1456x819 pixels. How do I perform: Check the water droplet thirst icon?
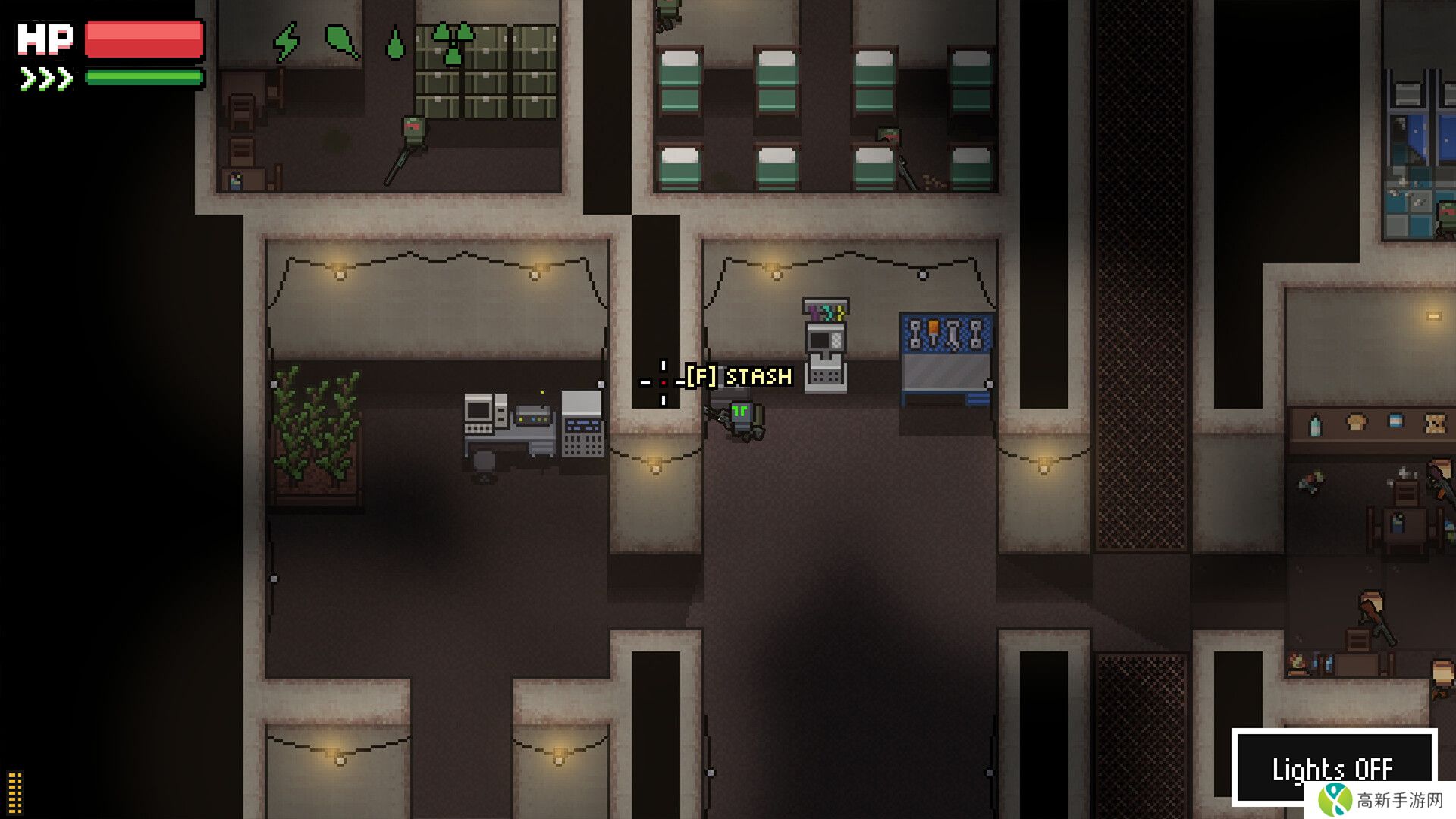395,44
